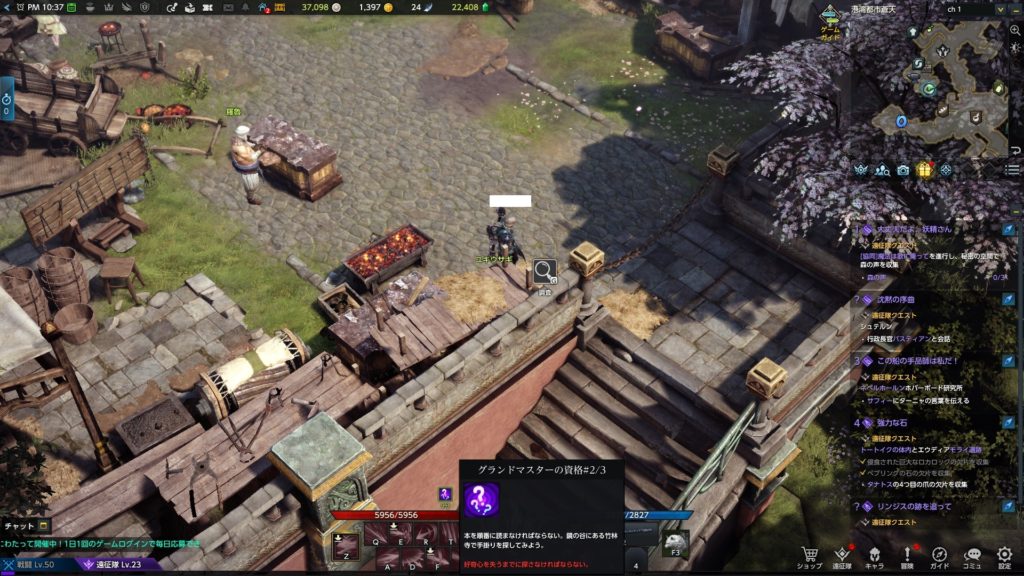Click the ゲームガイド signpost icon

pos(830,20)
